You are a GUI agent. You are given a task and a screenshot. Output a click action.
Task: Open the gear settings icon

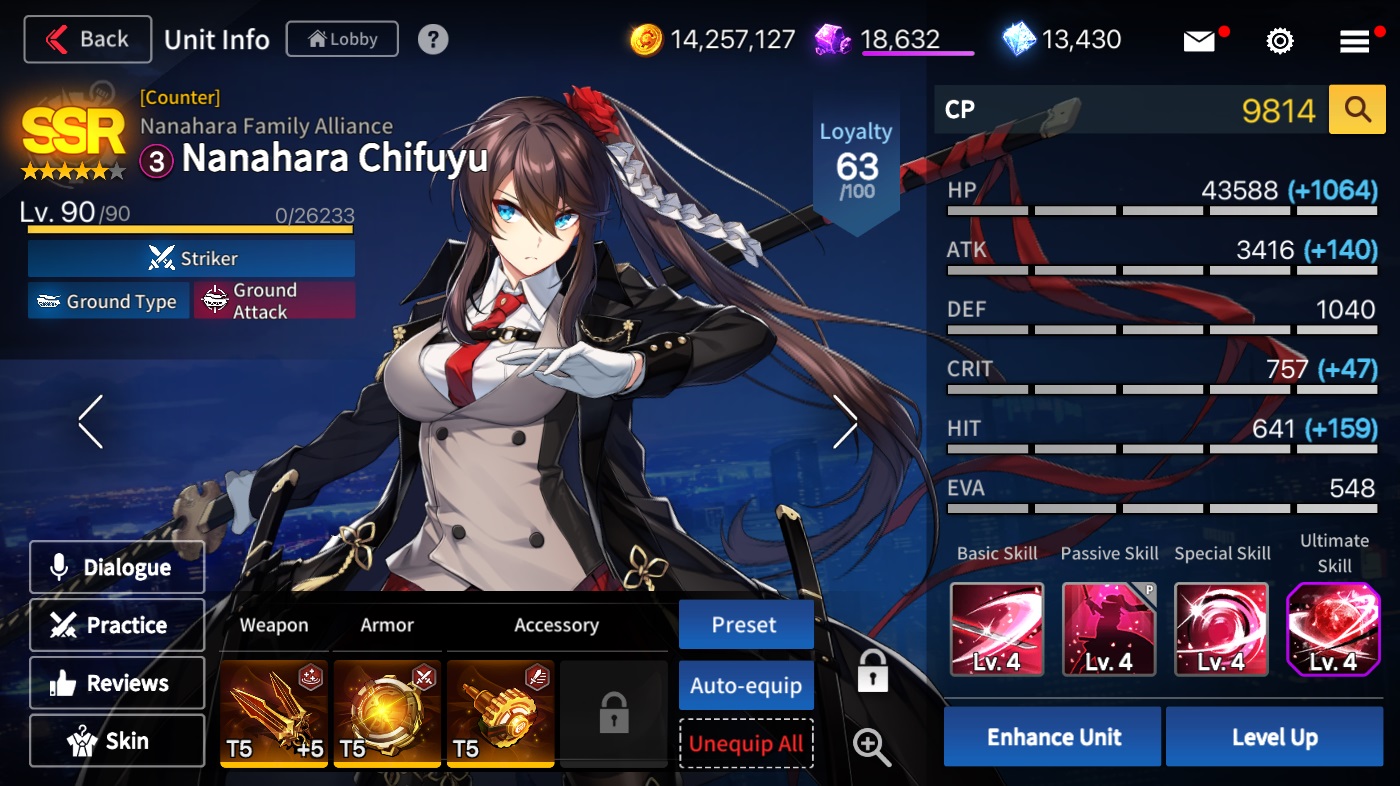coord(1279,41)
